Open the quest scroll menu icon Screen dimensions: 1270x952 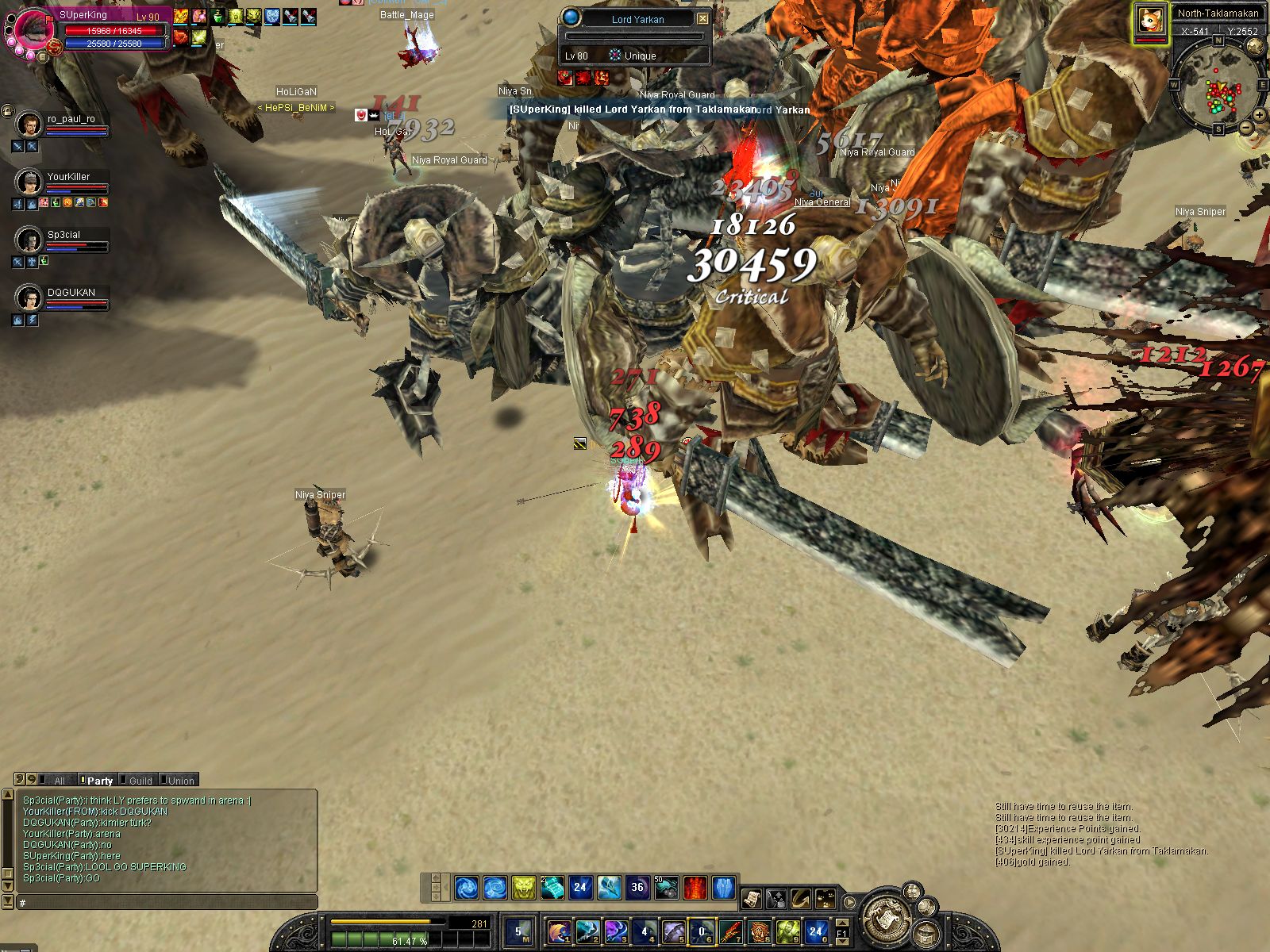pyautogui.click(x=751, y=899)
